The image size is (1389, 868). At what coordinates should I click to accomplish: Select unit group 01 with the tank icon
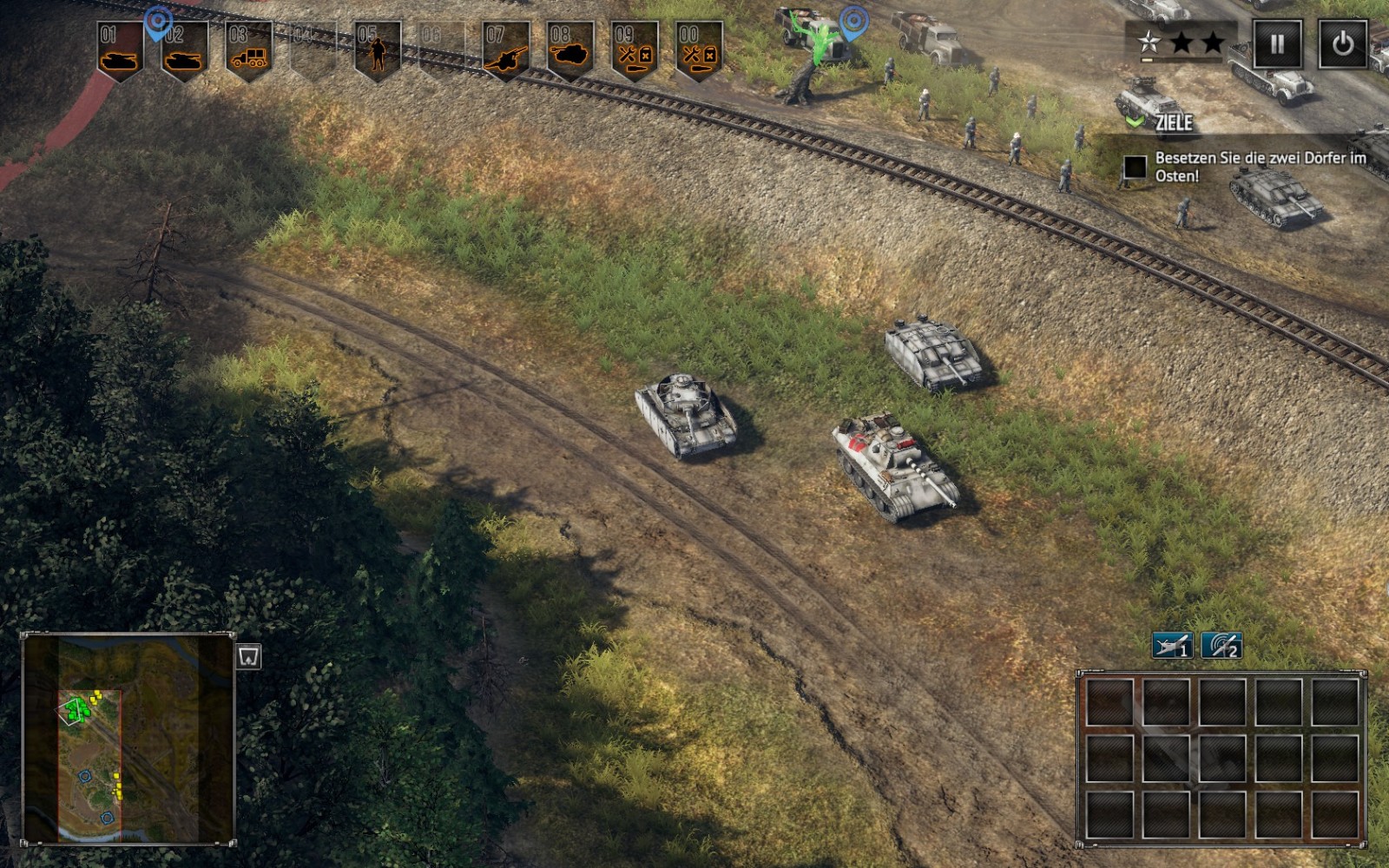pyautogui.click(x=121, y=50)
